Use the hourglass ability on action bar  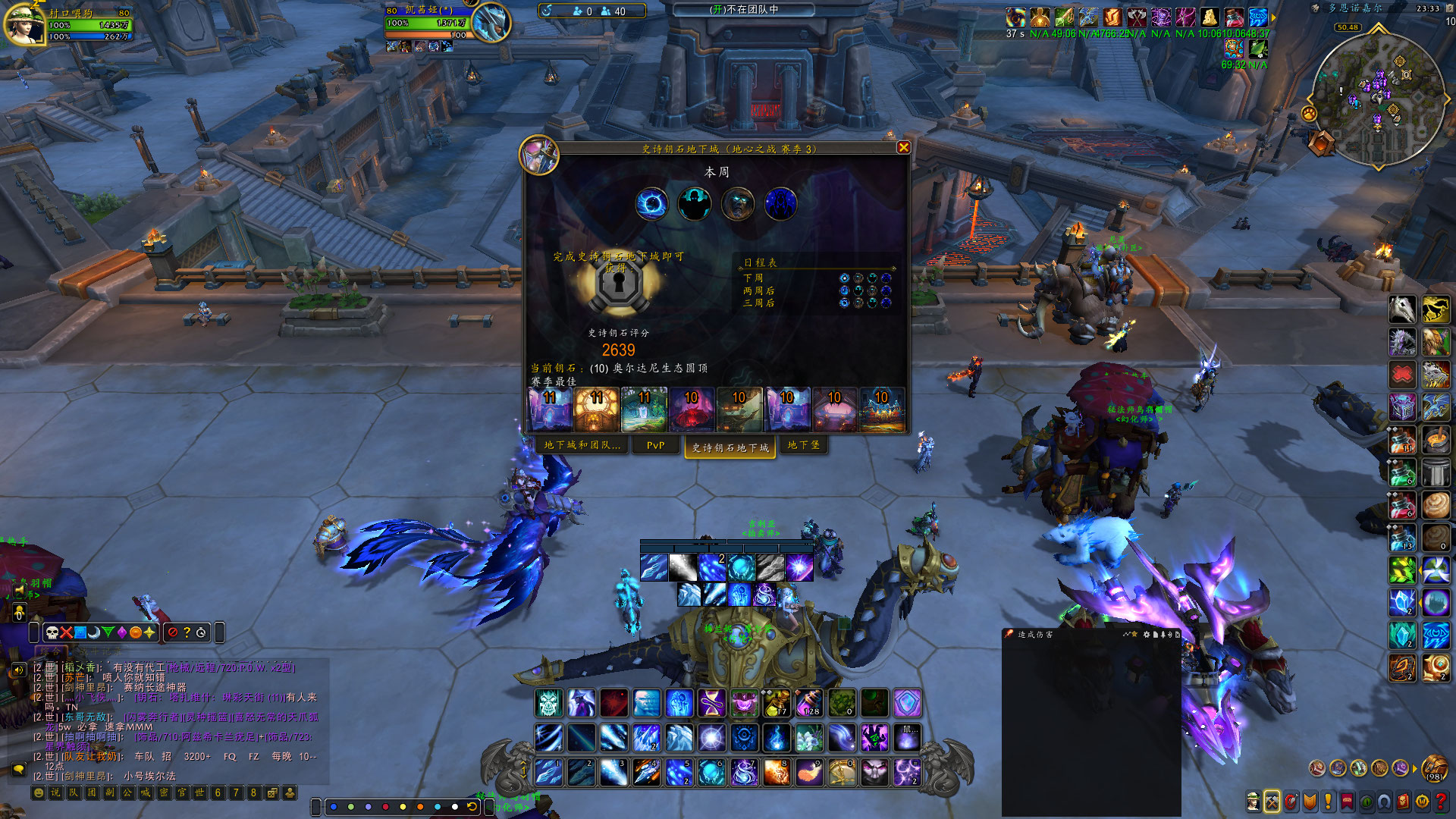(x=711, y=703)
